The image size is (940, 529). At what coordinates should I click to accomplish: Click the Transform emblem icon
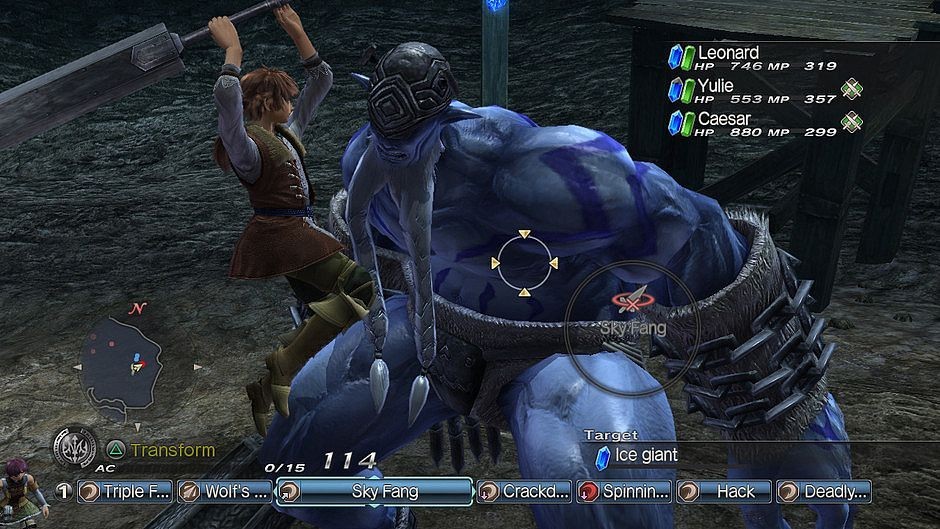pos(75,447)
